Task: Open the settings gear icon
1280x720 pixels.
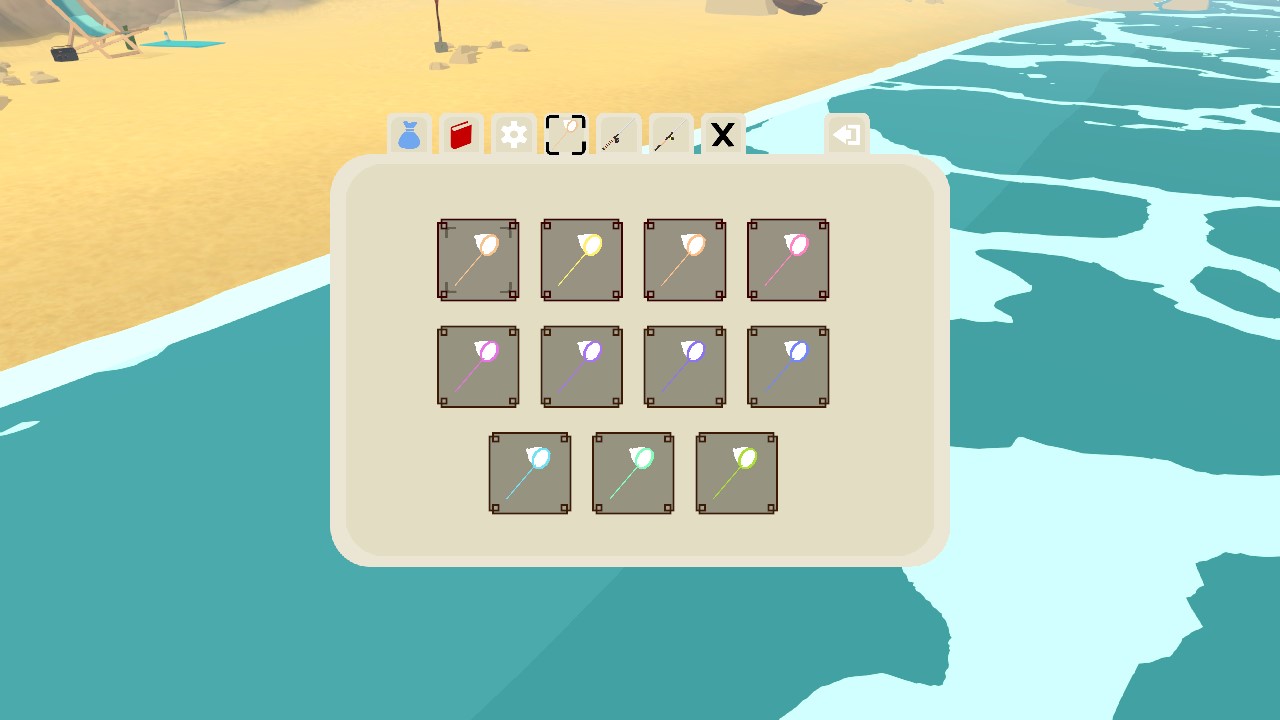Action: pyautogui.click(x=513, y=136)
